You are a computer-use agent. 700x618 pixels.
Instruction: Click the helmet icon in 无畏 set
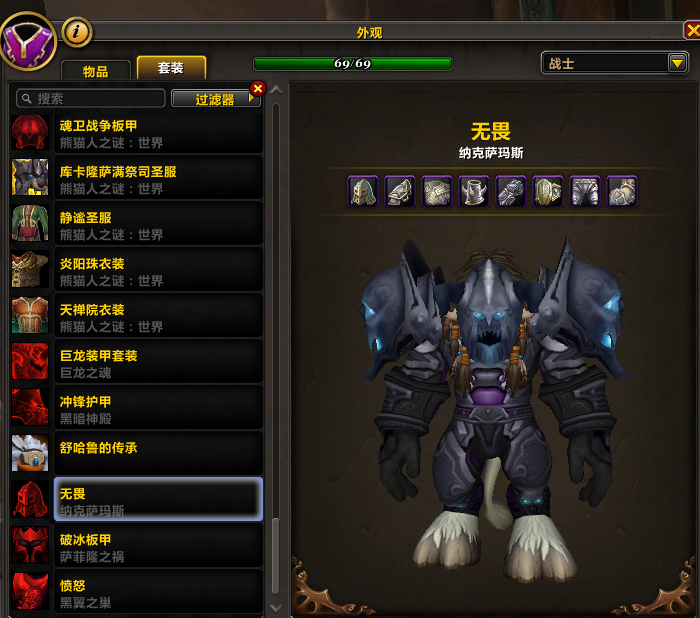coord(363,191)
